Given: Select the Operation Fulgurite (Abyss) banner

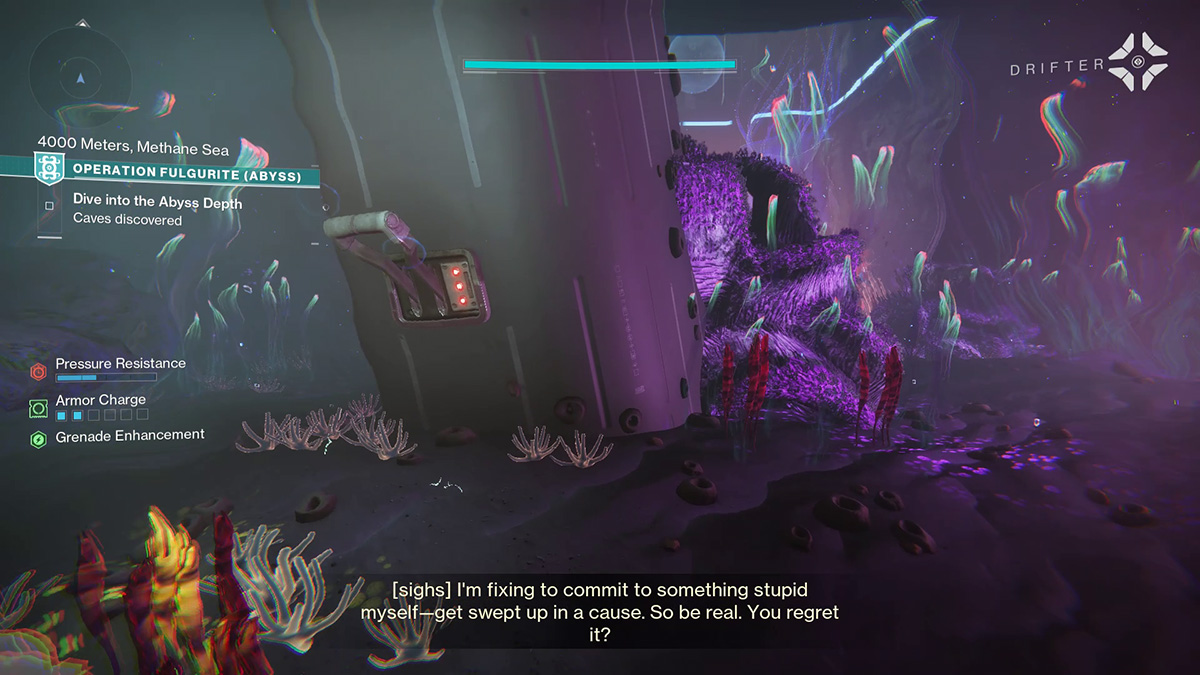Looking at the screenshot, I should pos(175,170).
